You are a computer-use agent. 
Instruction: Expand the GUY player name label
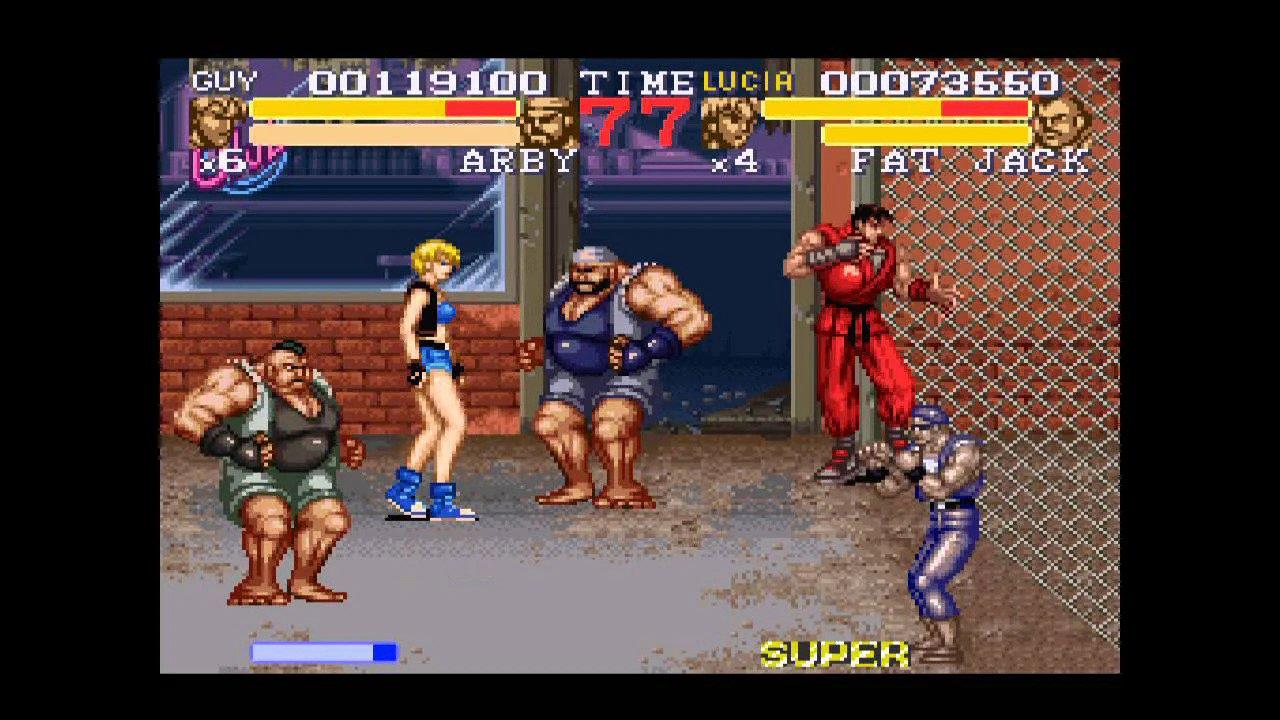coord(225,79)
